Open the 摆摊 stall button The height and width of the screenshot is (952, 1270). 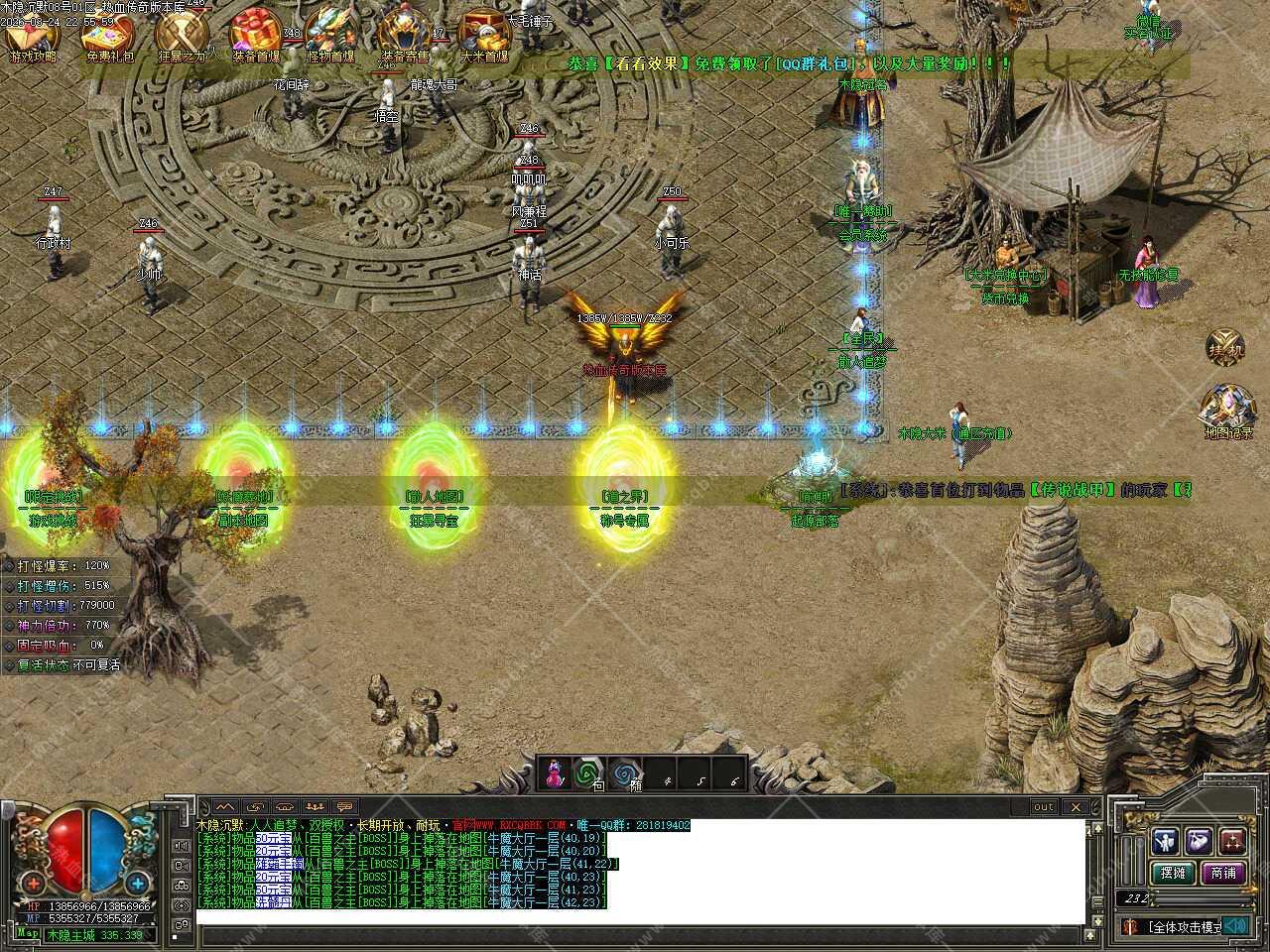[1172, 874]
